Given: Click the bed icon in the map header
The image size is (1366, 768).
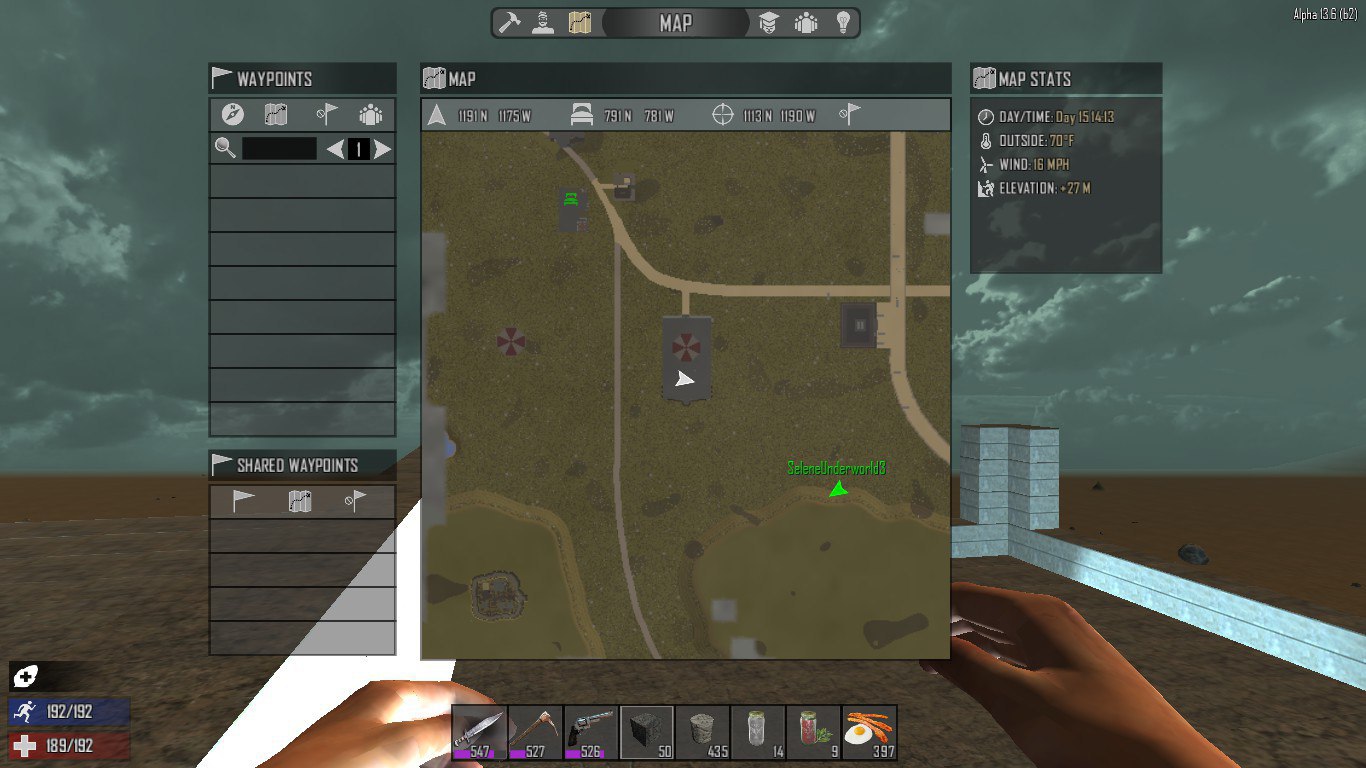Looking at the screenshot, I should click(582, 116).
